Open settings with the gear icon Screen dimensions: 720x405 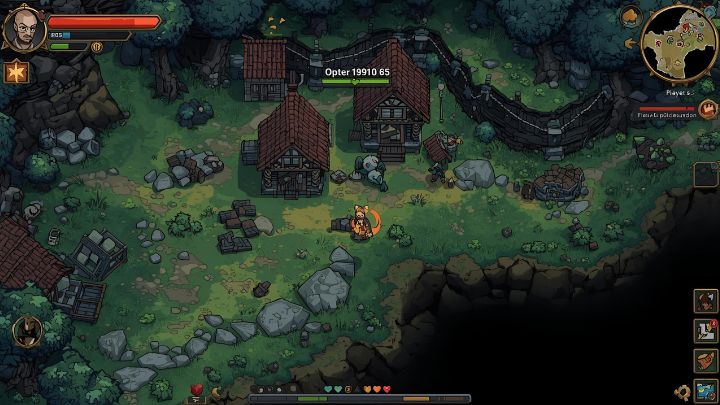click(x=685, y=393)
